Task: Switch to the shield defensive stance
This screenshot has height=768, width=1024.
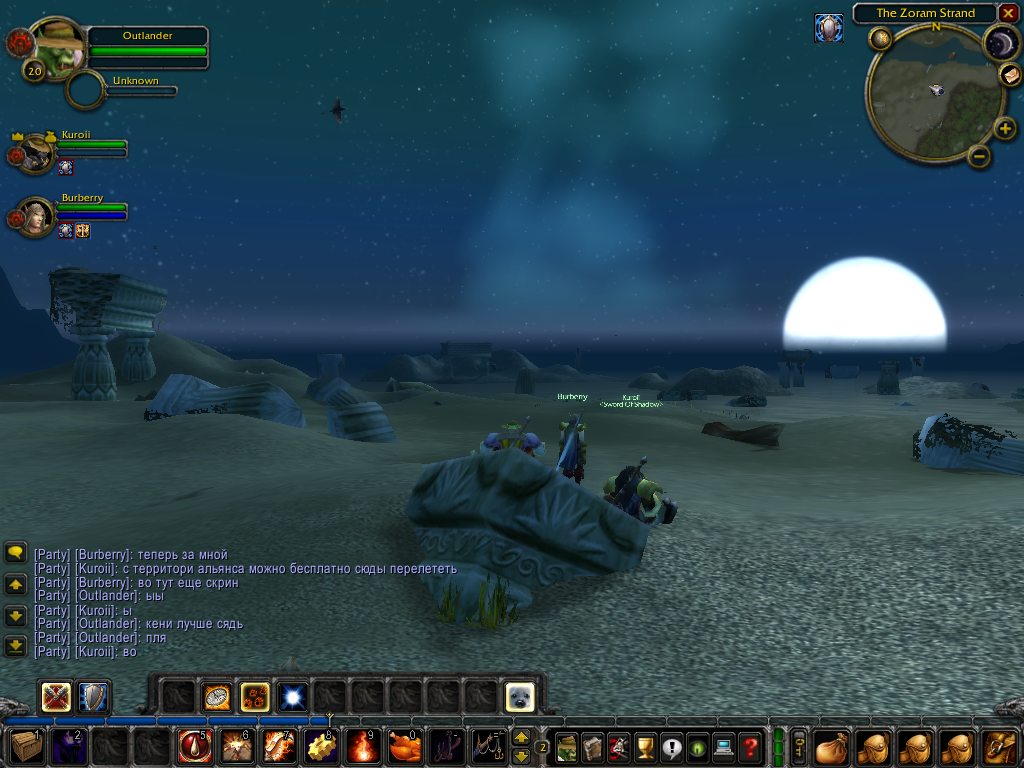Action: pos(93,696)
